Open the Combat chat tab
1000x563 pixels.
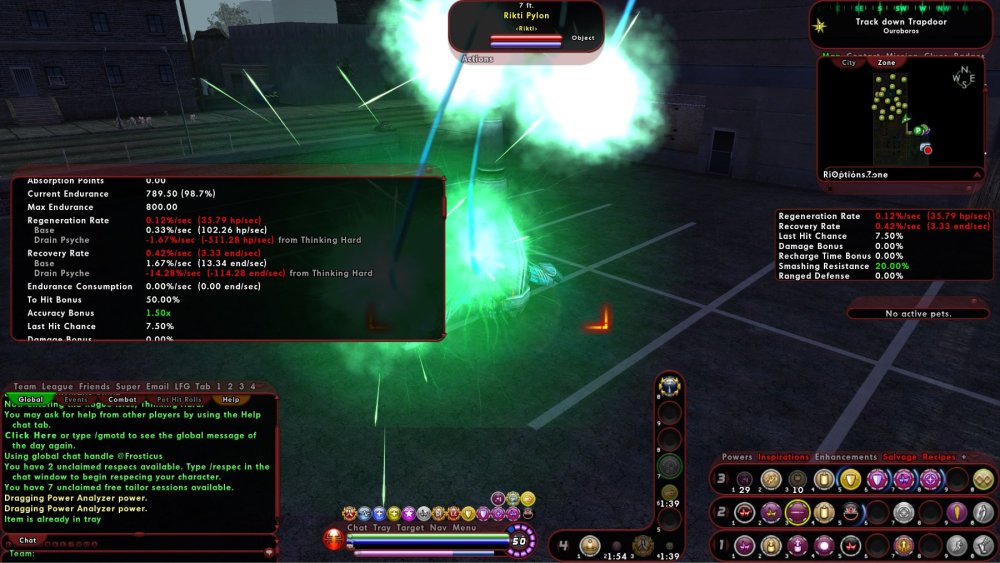tap(122, 399)
